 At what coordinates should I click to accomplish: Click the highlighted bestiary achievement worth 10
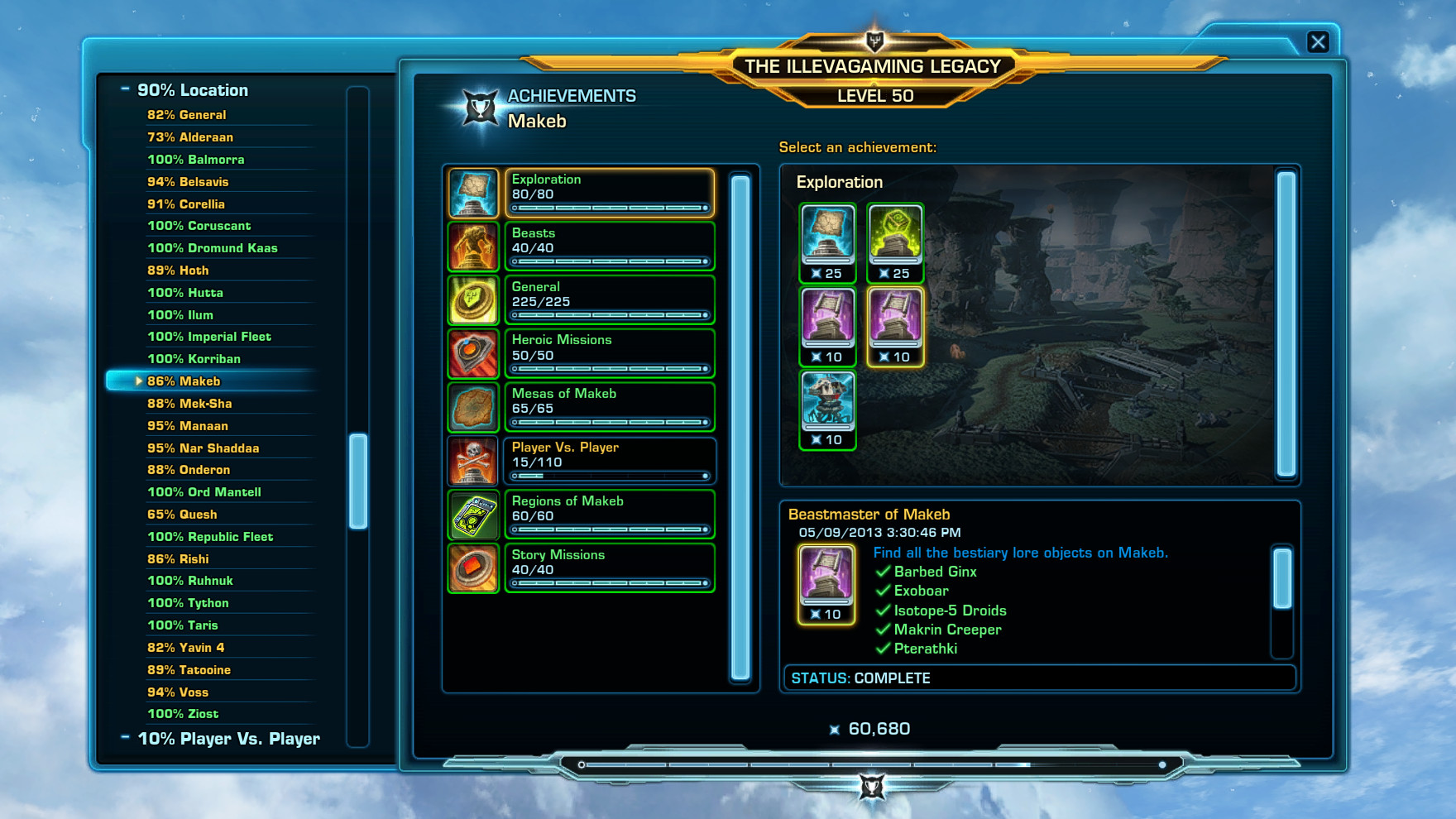pyautogui.click(x=895, y=325)
